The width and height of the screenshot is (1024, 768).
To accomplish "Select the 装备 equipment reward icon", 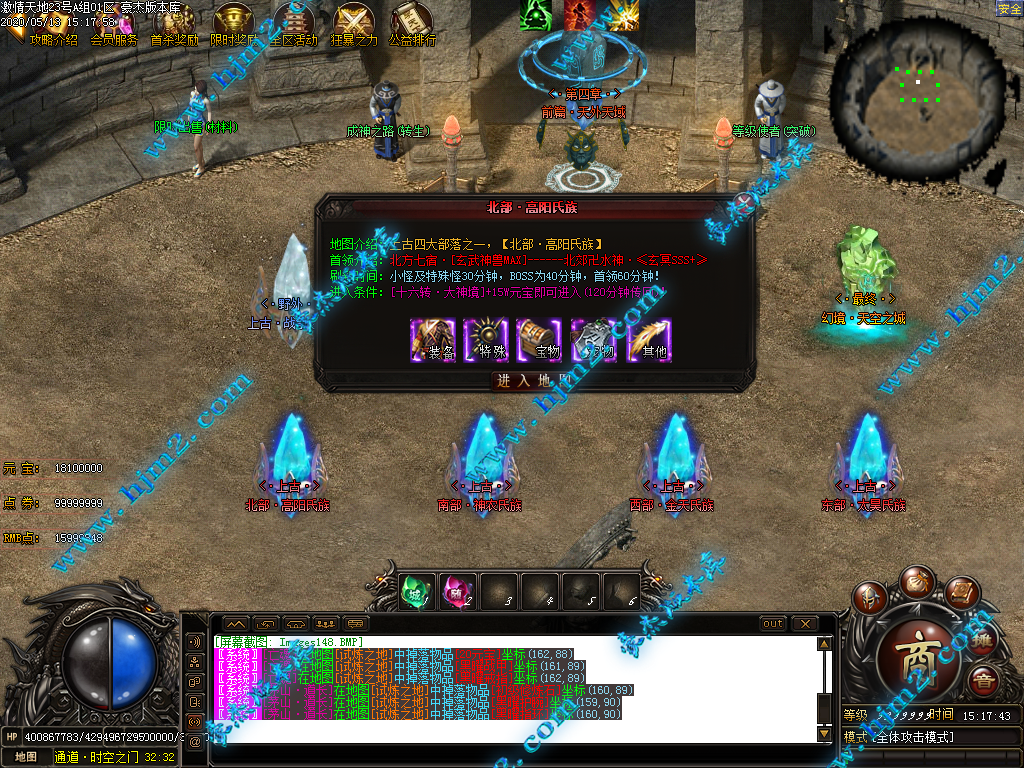I will click(x=433, y=340).
